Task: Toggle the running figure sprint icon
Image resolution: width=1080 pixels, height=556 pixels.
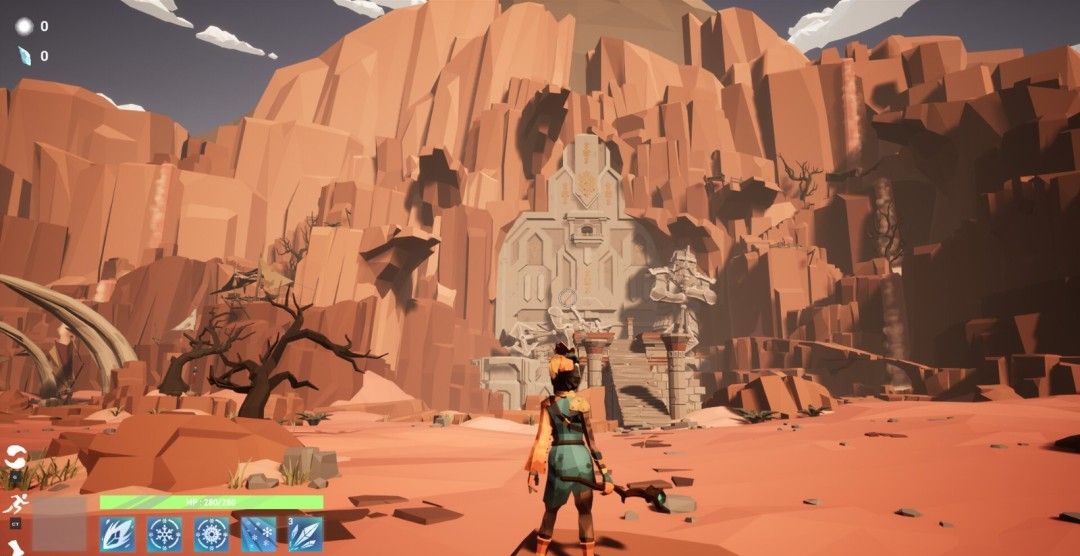Action: click(15, 504)
